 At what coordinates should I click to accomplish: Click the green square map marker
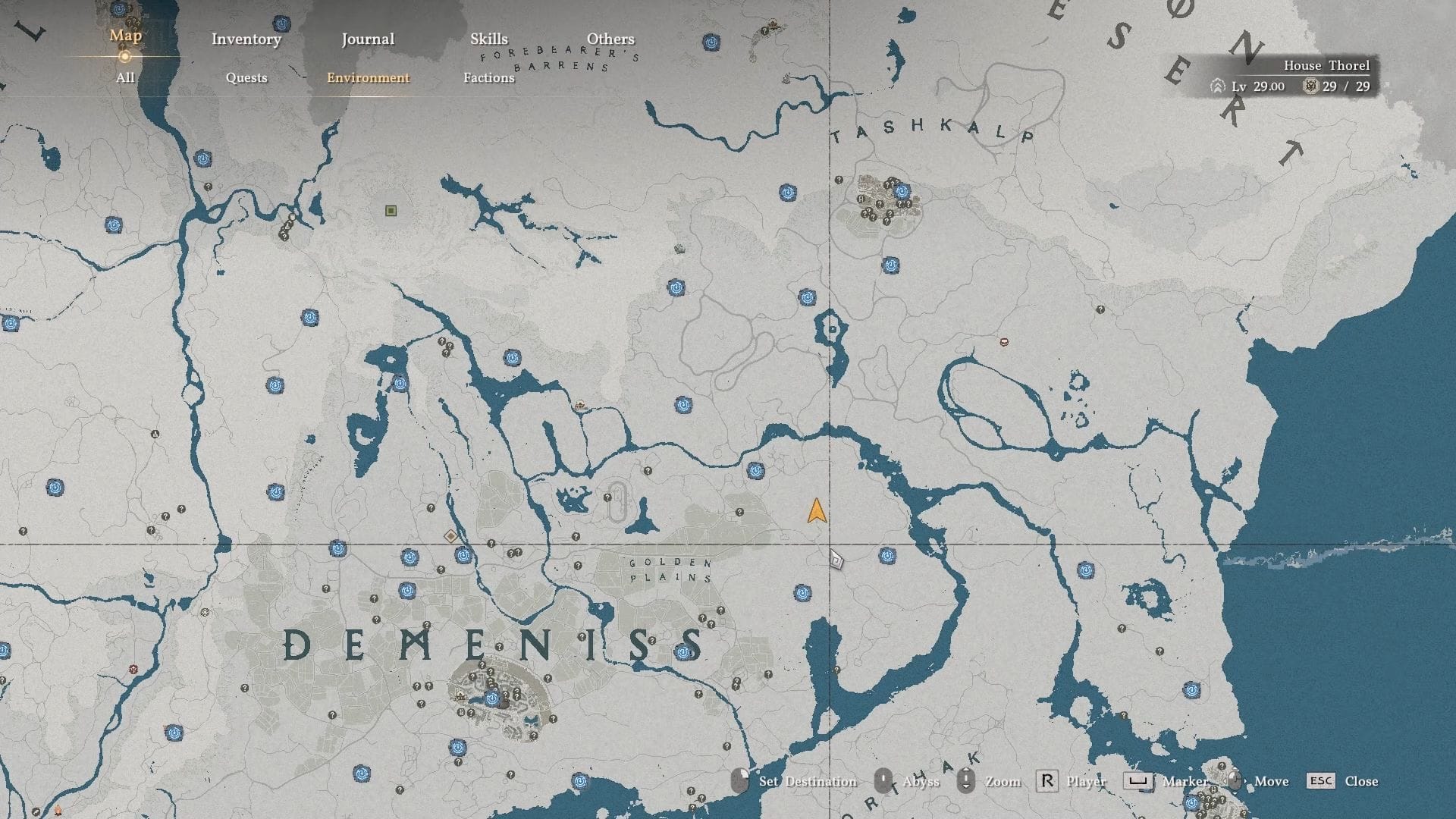(x=391, y=211)
